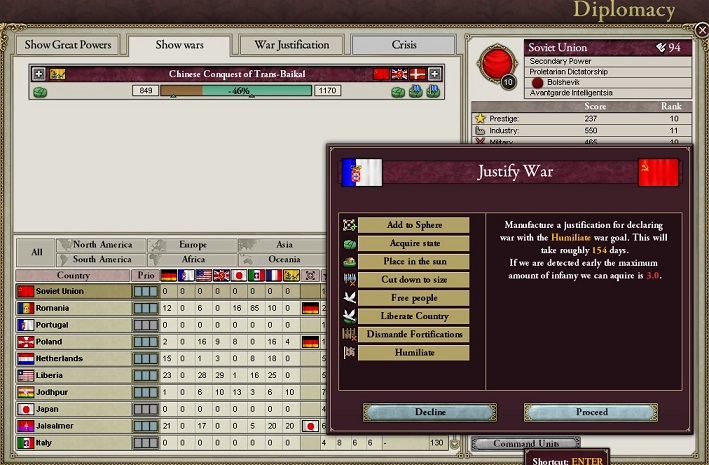Pick the Humiliate war goal
709x465 pixels.
(x=413, y=353)
